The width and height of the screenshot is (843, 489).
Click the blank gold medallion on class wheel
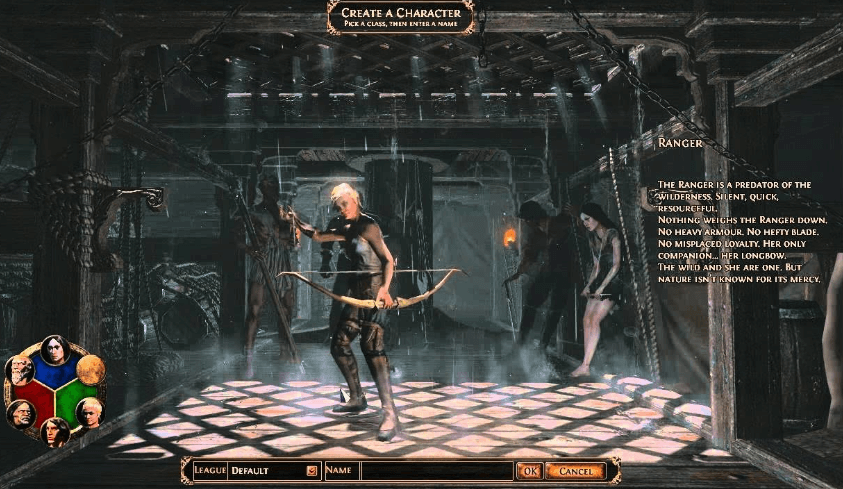[89, 371]
